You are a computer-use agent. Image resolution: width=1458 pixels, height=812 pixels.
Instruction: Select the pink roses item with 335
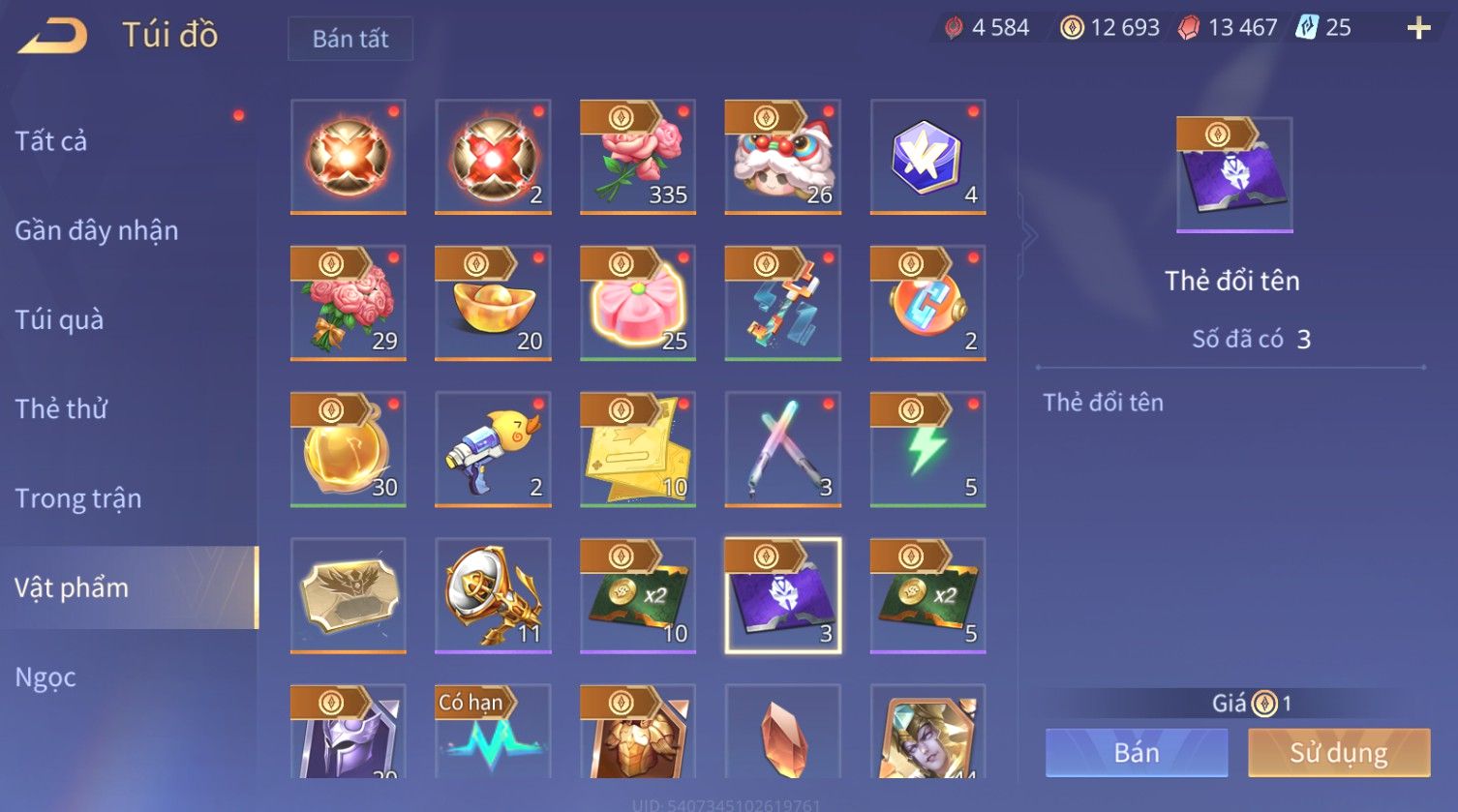[638, 157]
